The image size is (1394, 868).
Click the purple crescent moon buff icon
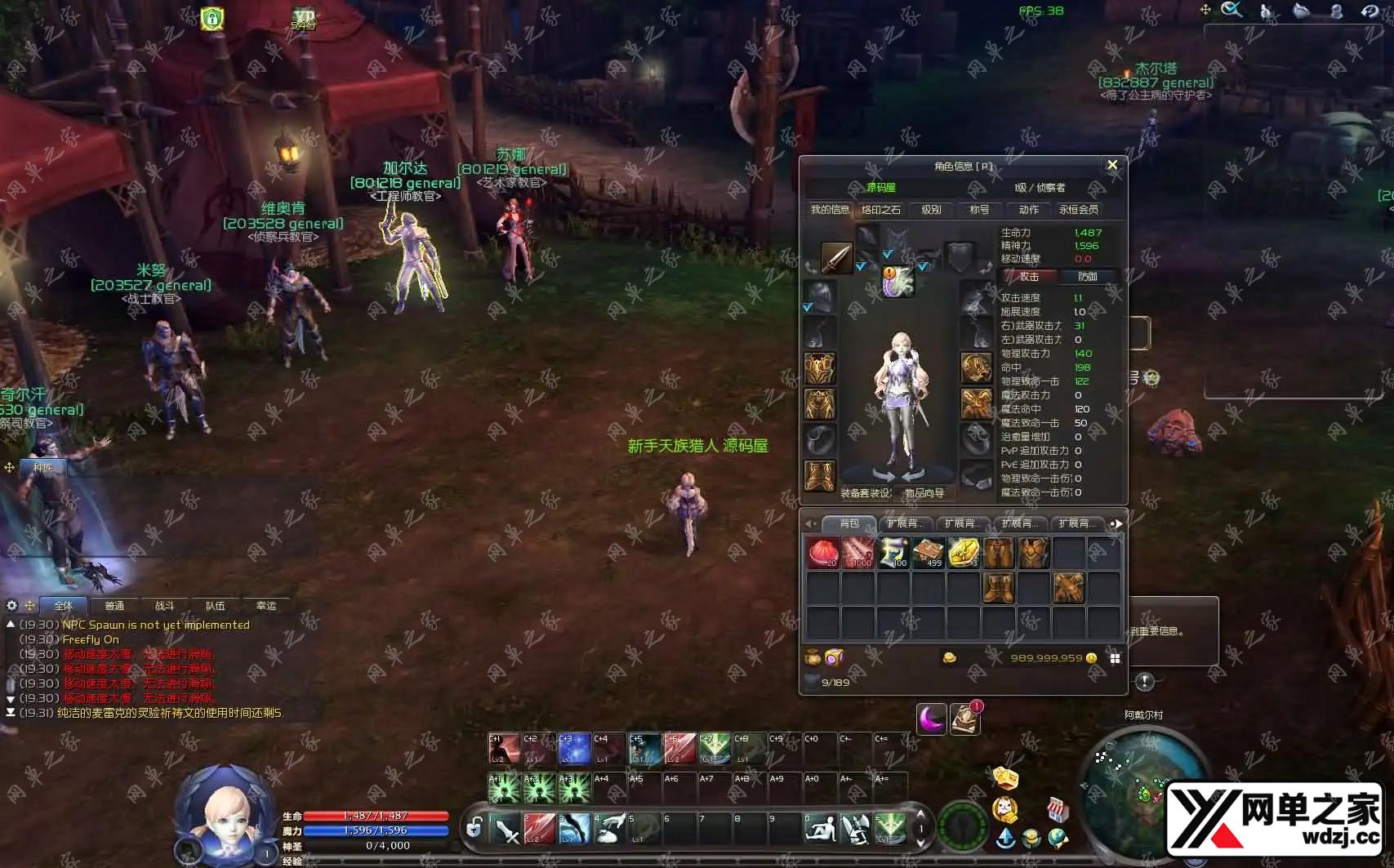pos(931,719)
